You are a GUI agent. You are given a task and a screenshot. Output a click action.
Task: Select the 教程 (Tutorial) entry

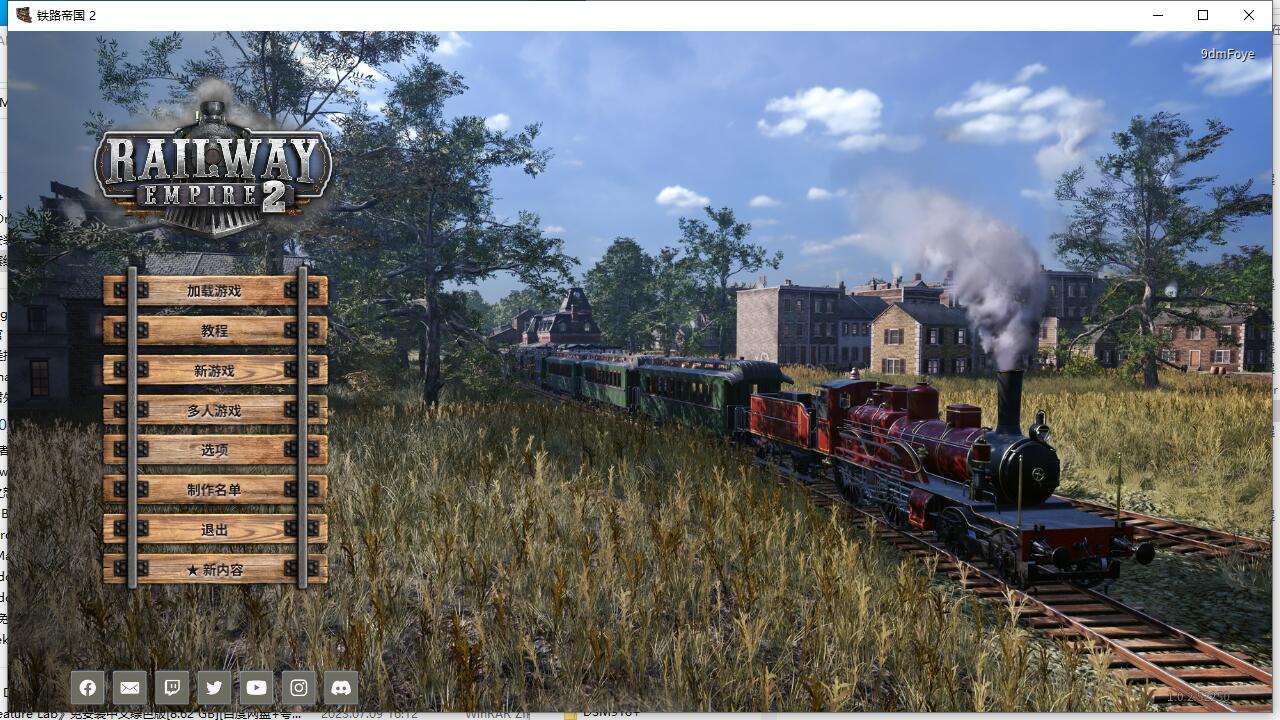point(215,331)
